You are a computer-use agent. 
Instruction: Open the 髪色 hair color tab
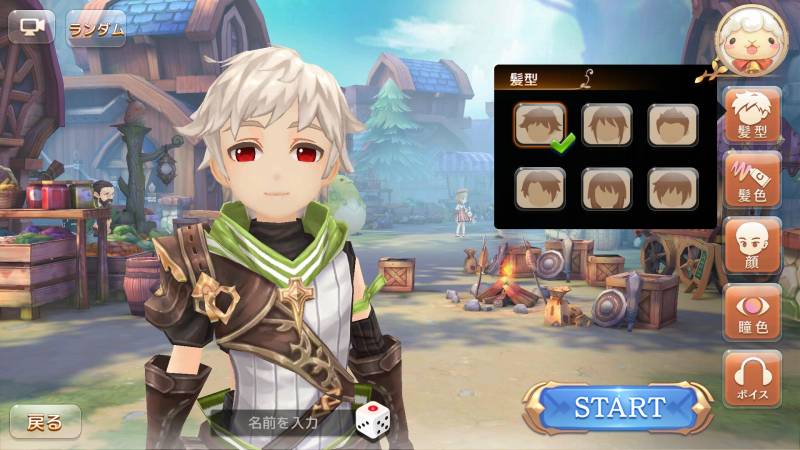[x=752, y=180]
